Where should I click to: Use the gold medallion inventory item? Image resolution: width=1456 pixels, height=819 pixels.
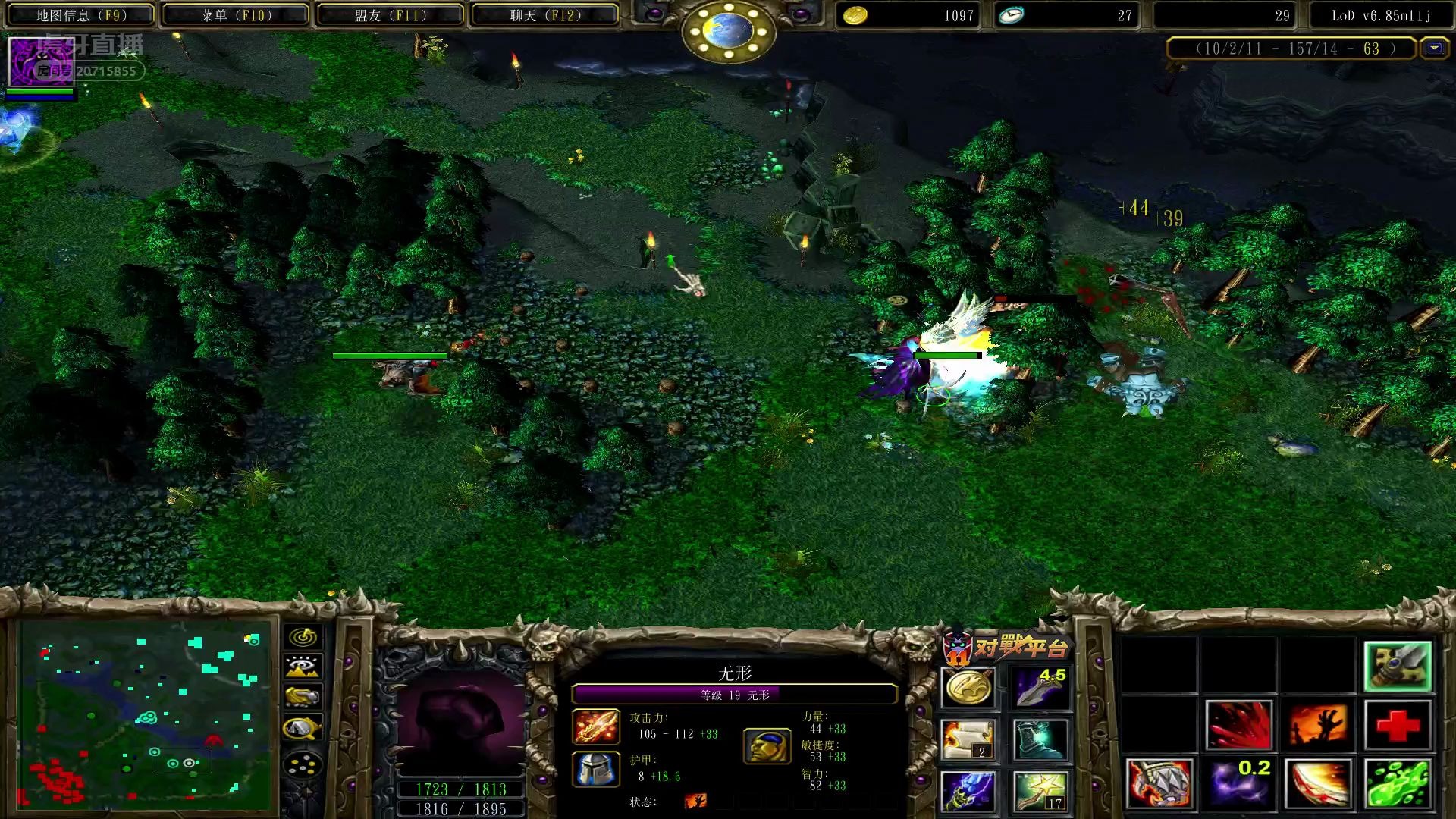[968, 689]
